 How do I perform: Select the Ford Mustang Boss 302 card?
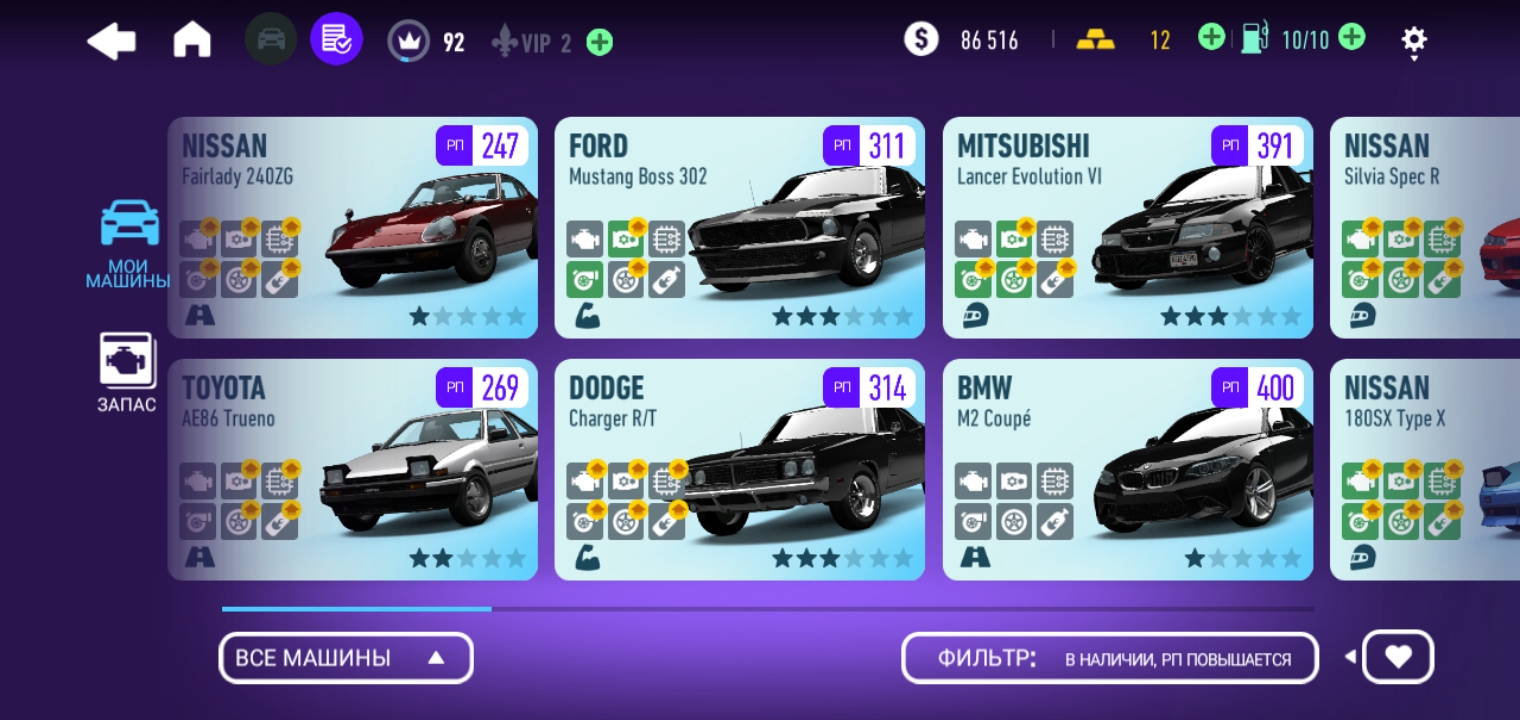(739, 228)
